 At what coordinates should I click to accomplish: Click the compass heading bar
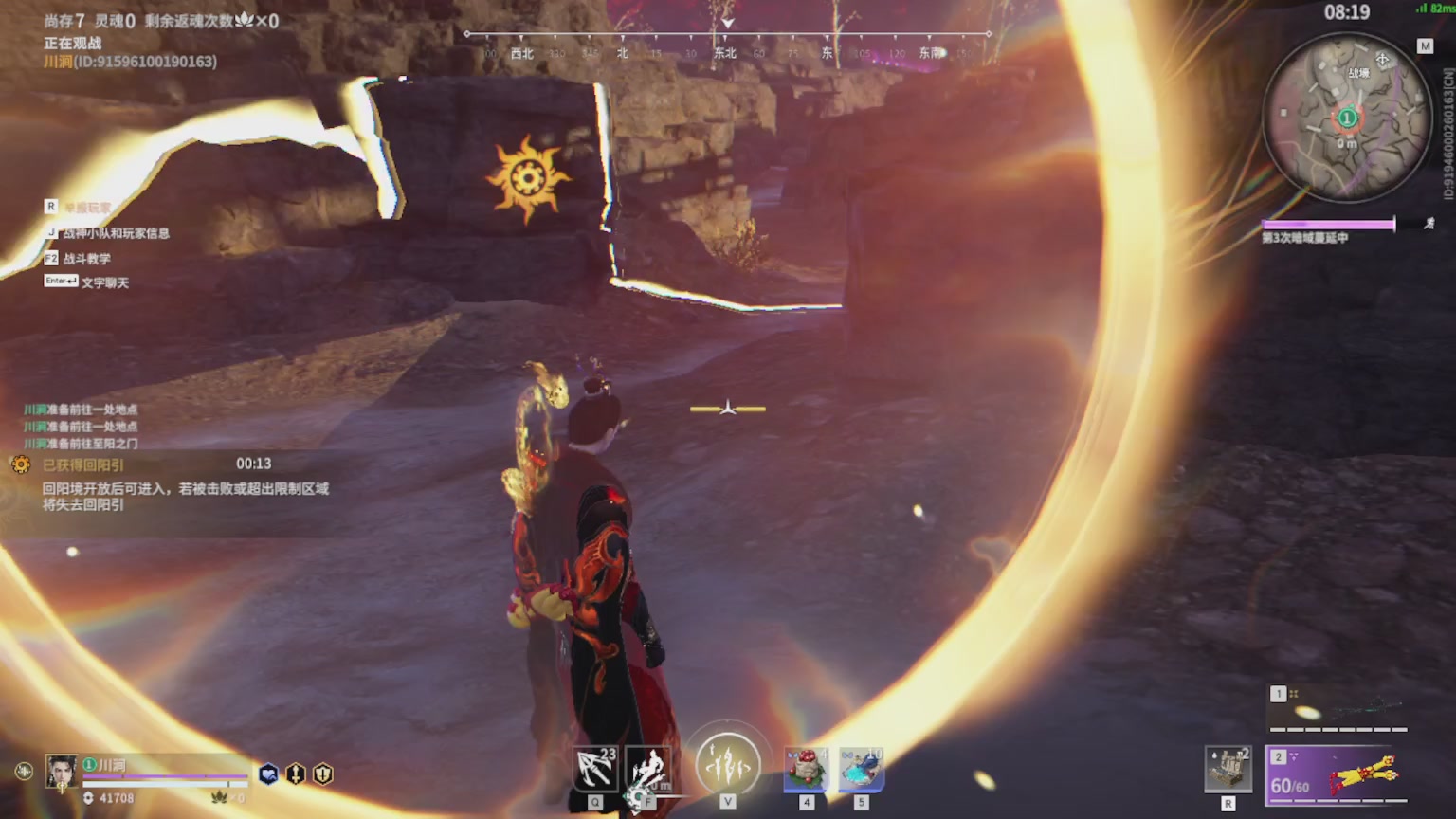click(727, 45)
